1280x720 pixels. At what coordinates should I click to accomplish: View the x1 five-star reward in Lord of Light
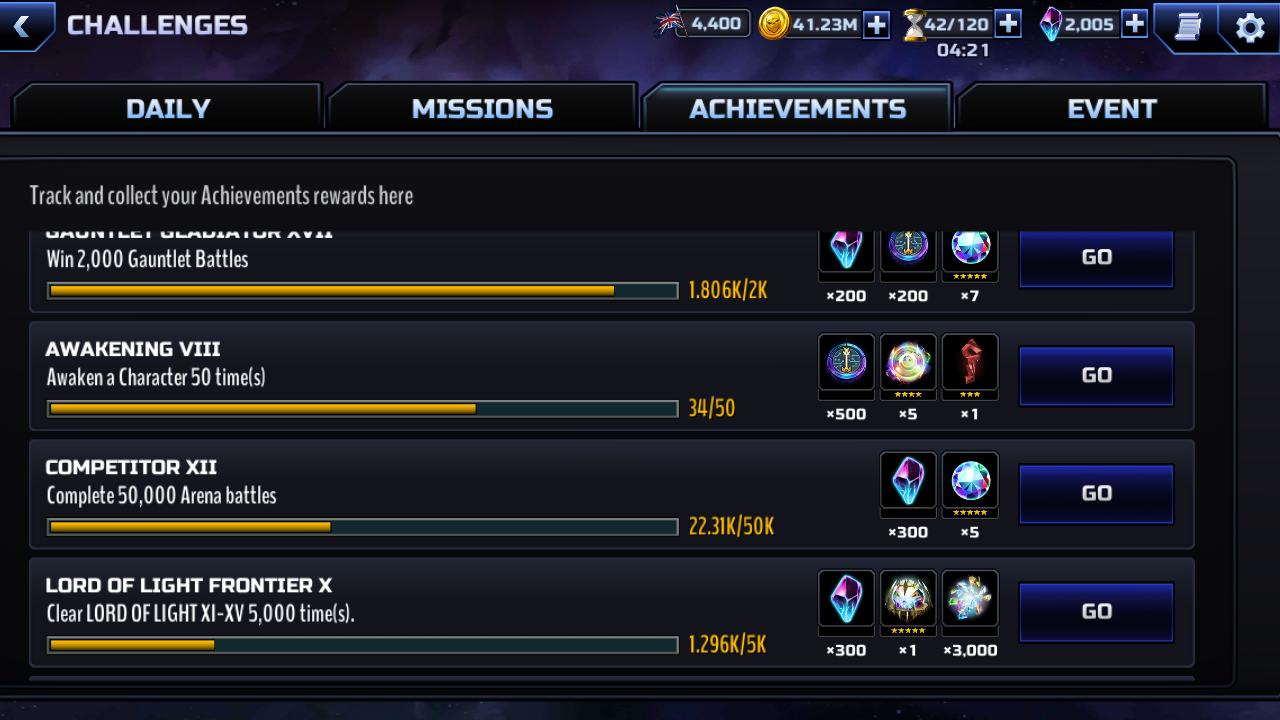[908, 598]
